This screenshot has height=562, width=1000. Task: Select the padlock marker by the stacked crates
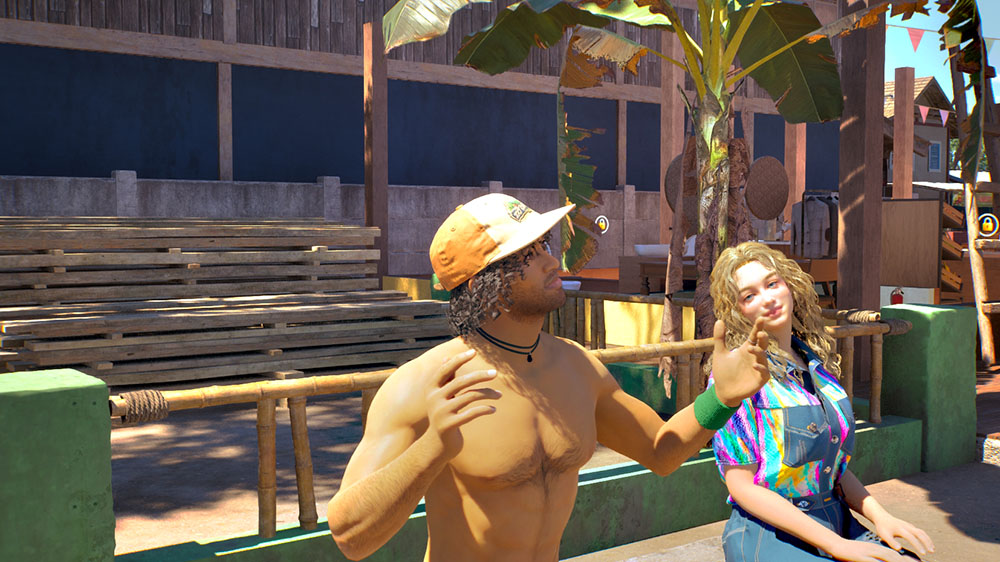[x=987, y=225]
